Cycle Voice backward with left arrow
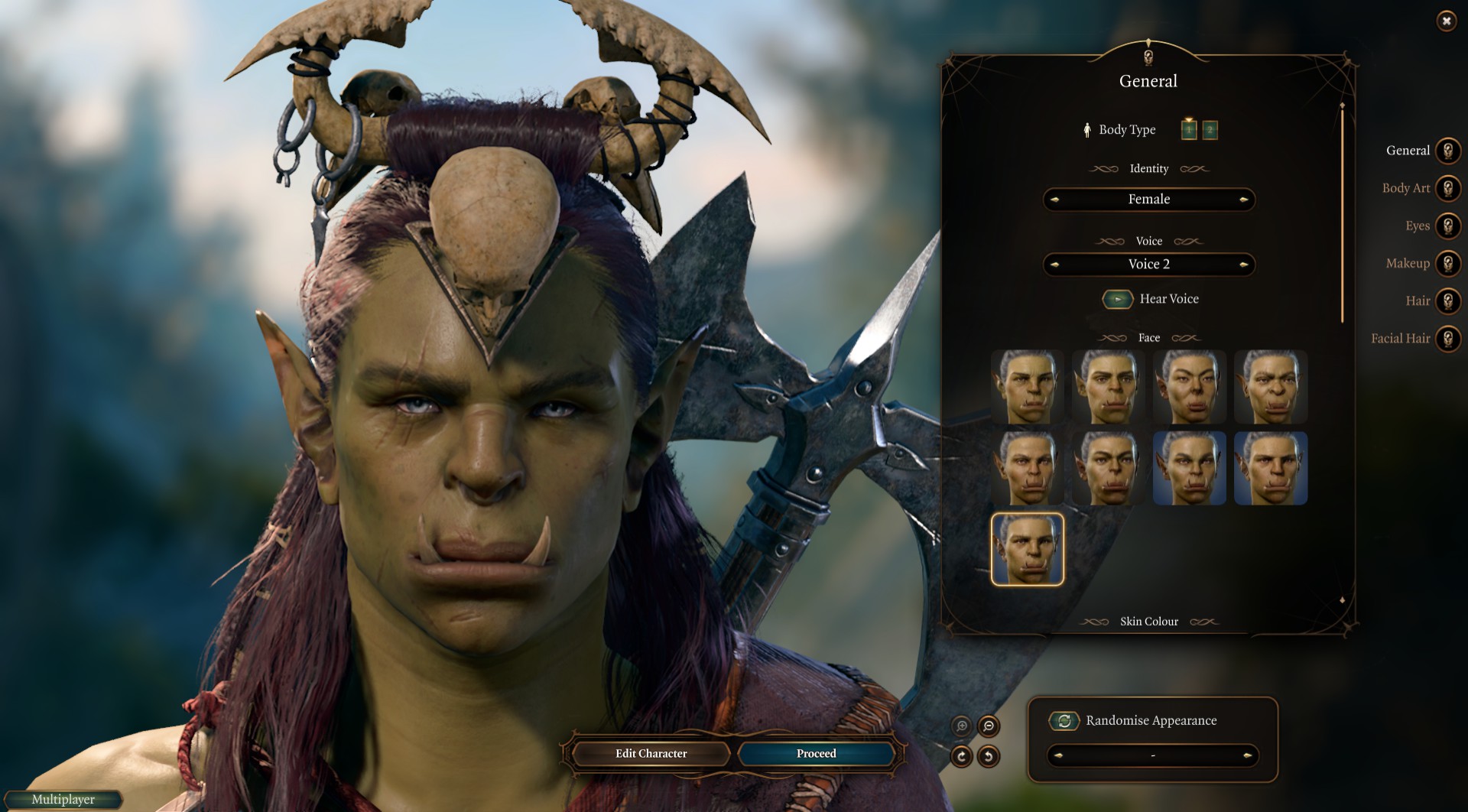Image resolution: width=1468 pixels, height=812 pixels. tap(1055, 265)
